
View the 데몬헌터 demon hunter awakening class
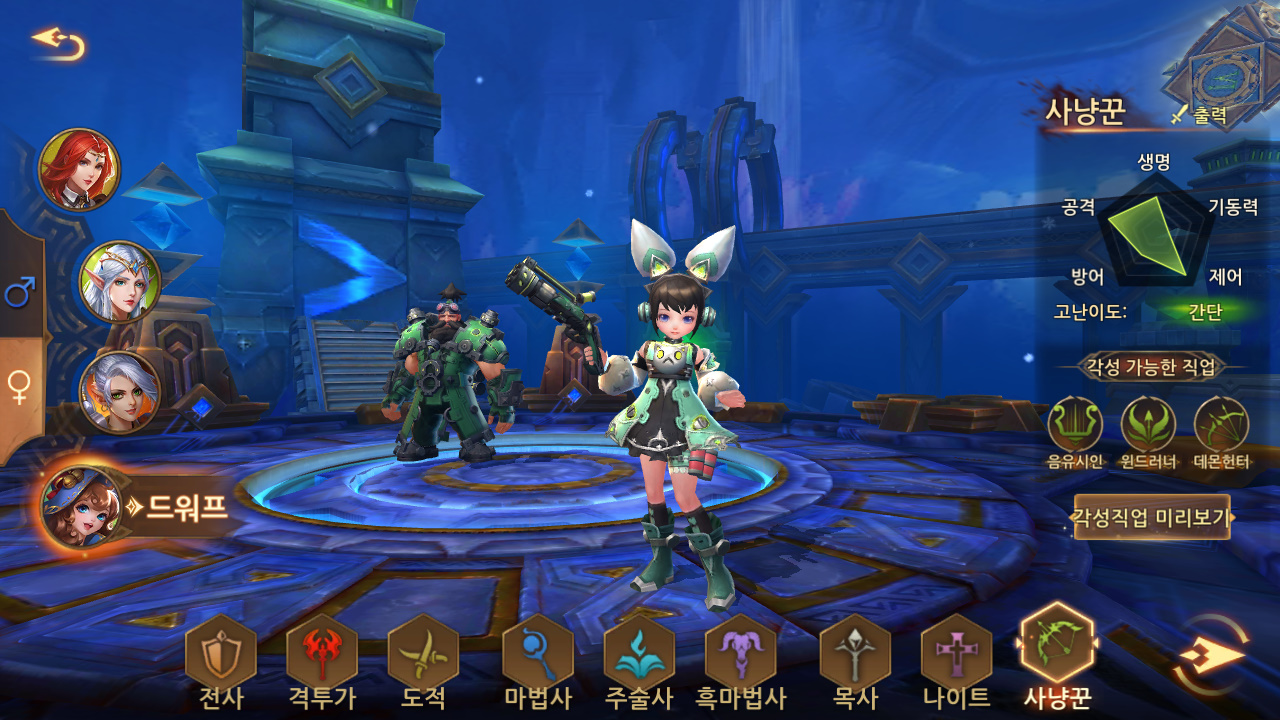click(1221, 425)
